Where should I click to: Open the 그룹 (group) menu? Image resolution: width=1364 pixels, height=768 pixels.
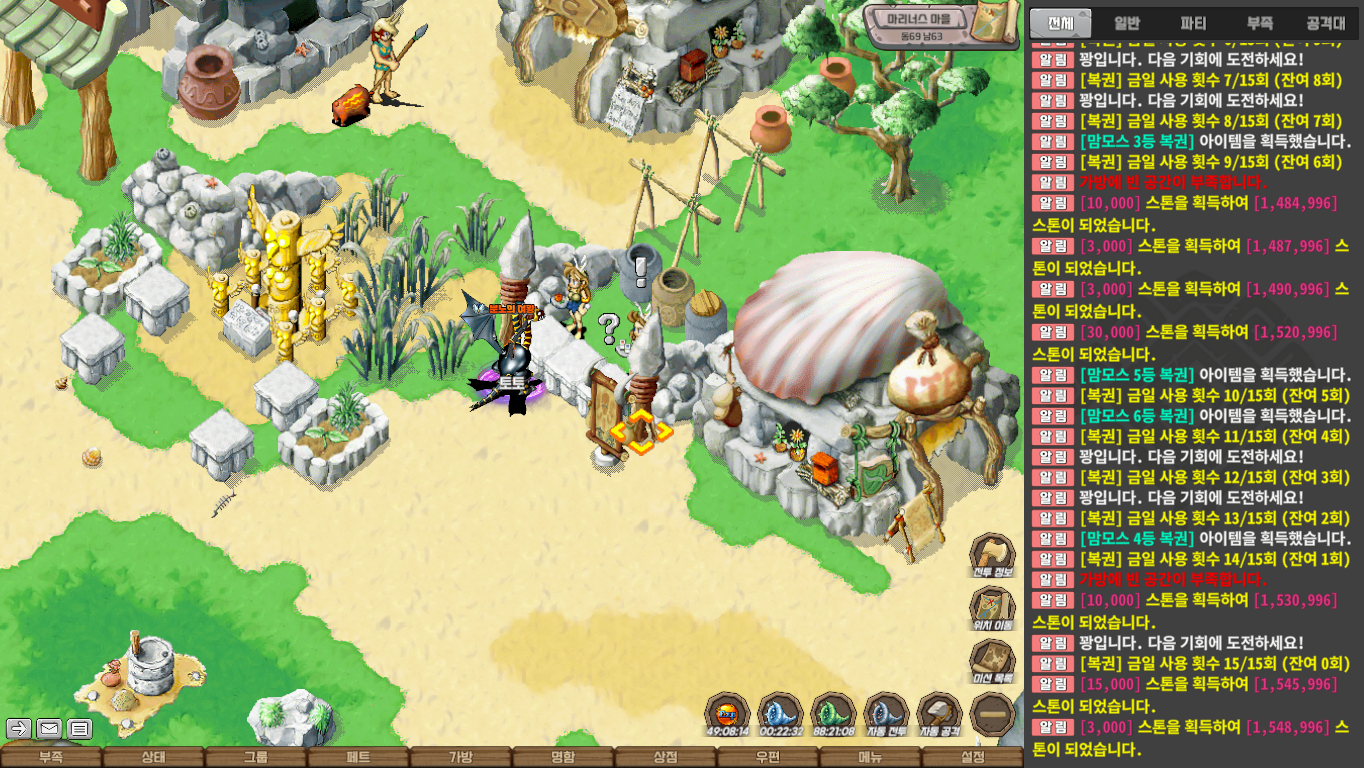tap(256, 758)
